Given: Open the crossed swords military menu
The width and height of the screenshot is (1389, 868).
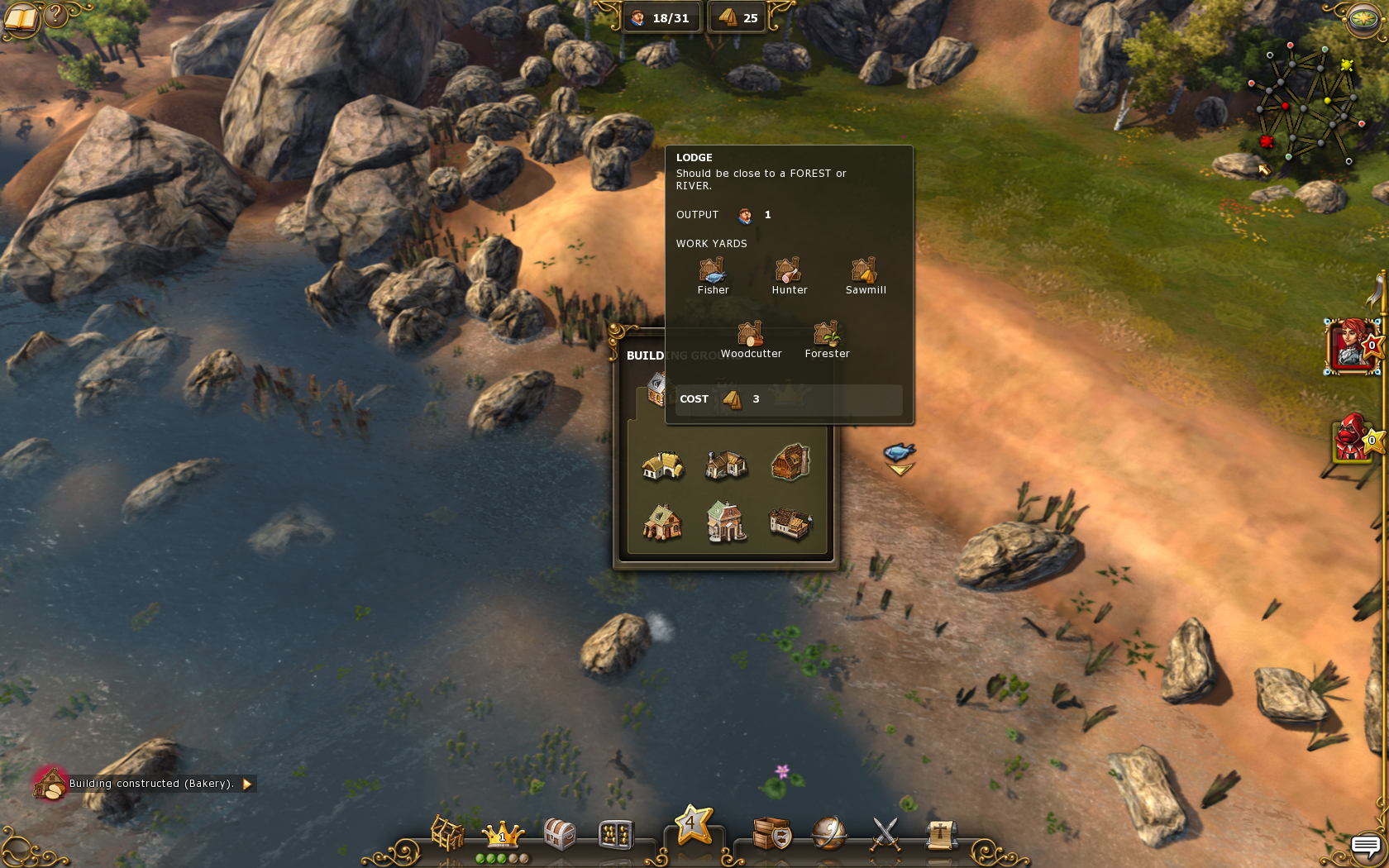Looking at the screenshot, I should [x=885, y=833].
